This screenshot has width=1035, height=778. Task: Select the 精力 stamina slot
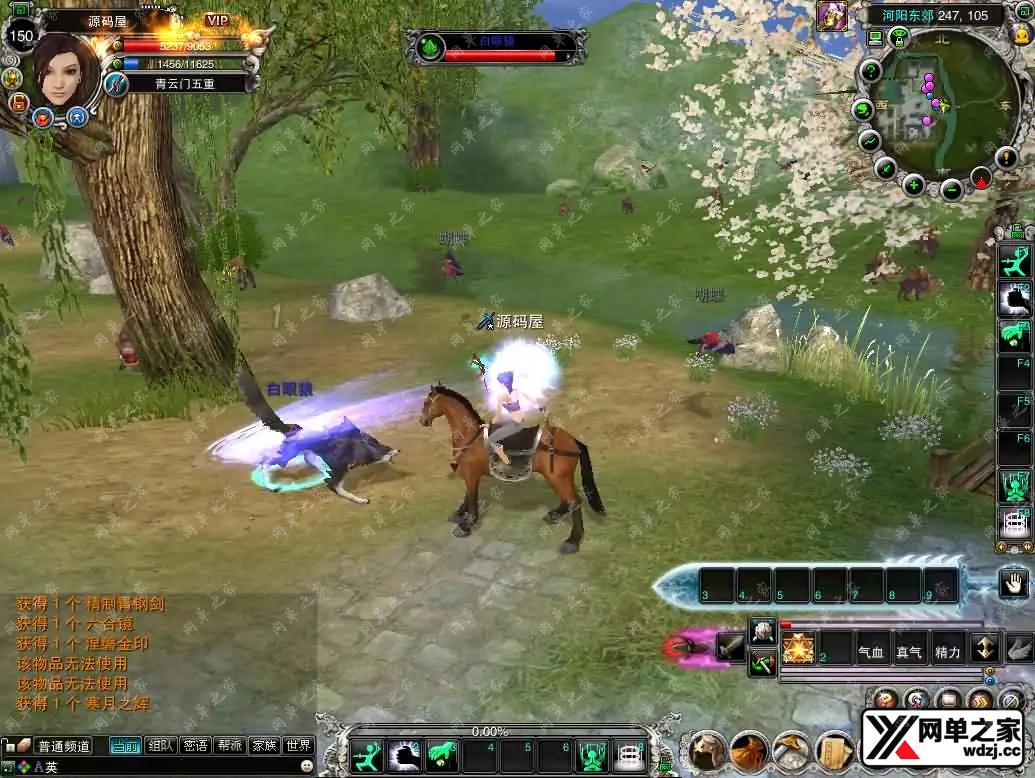[947, 652]
